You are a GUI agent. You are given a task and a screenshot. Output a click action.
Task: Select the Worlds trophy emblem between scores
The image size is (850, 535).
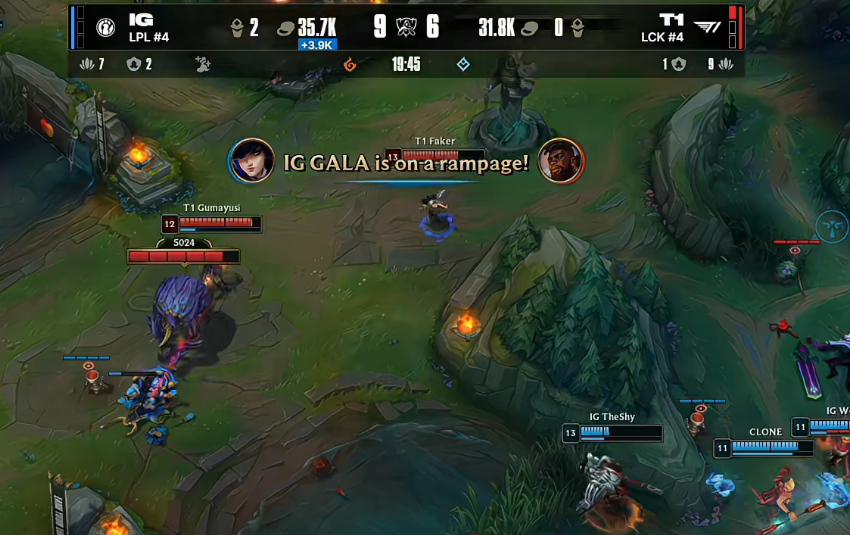click(x=406, y=27)
